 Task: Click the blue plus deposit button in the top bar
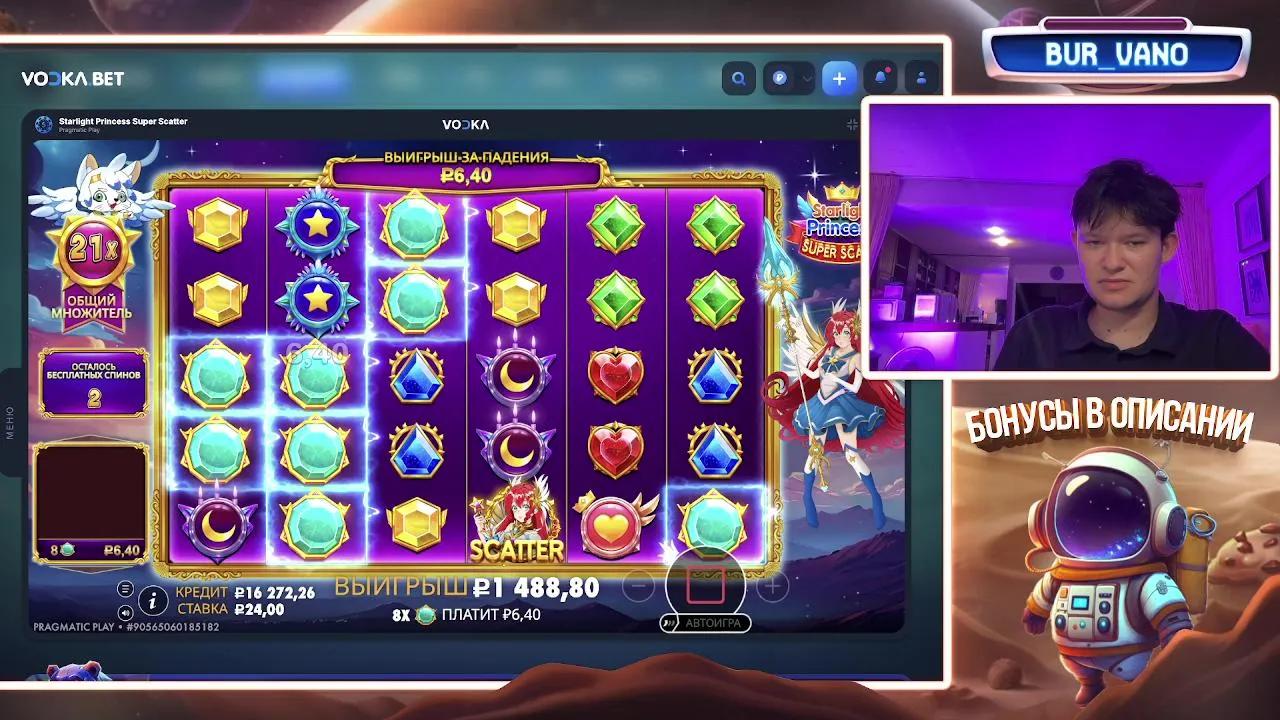coord(839,78)
